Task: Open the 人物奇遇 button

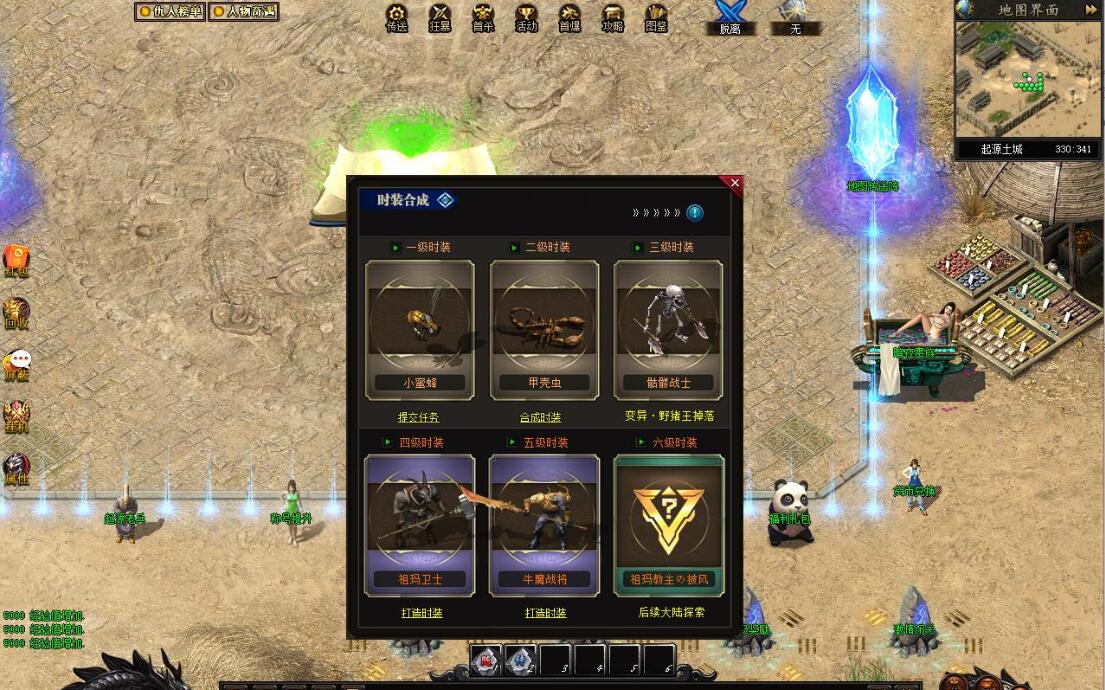Action: pos(244,12)
